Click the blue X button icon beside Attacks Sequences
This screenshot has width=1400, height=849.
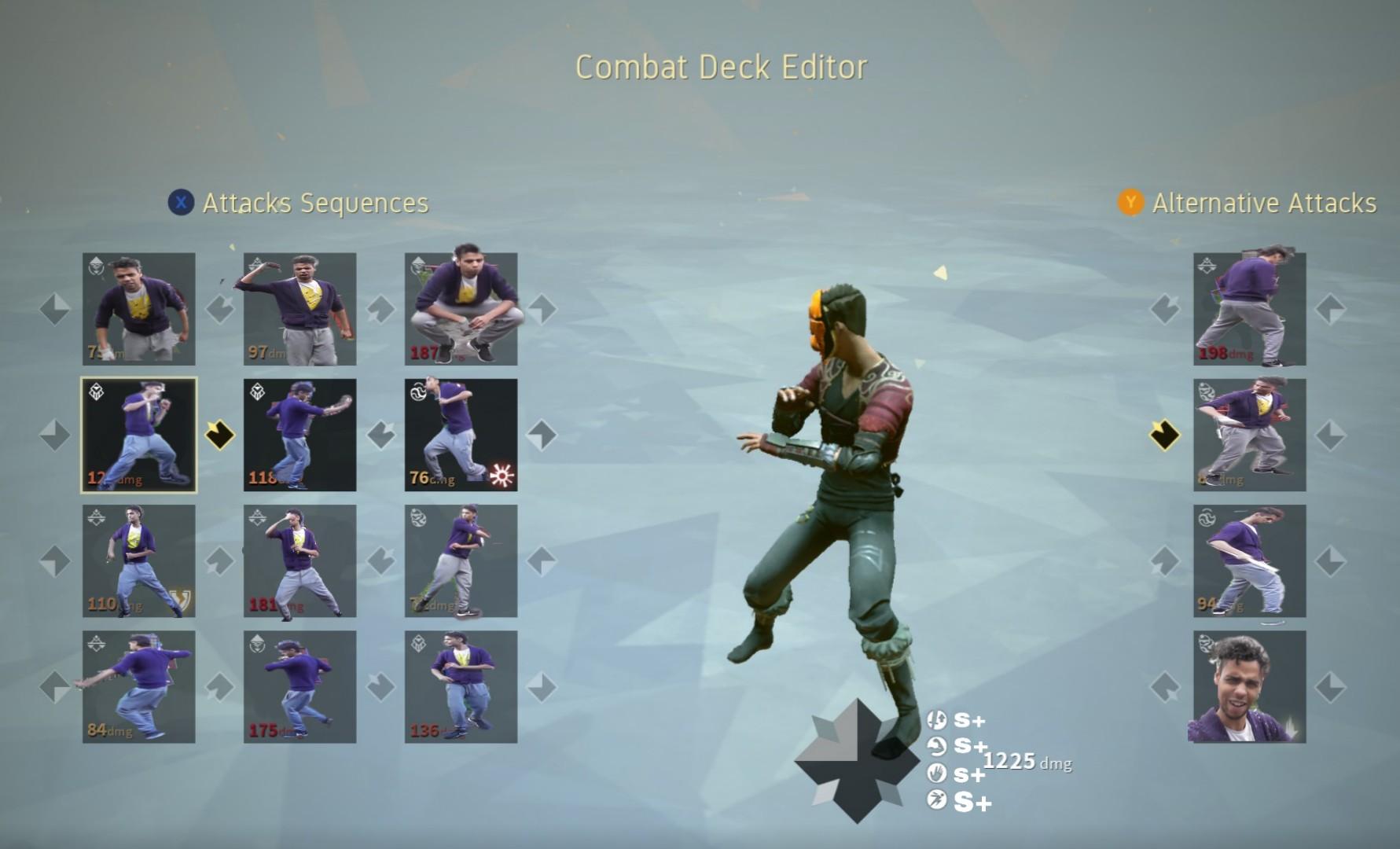pos(182,204)
